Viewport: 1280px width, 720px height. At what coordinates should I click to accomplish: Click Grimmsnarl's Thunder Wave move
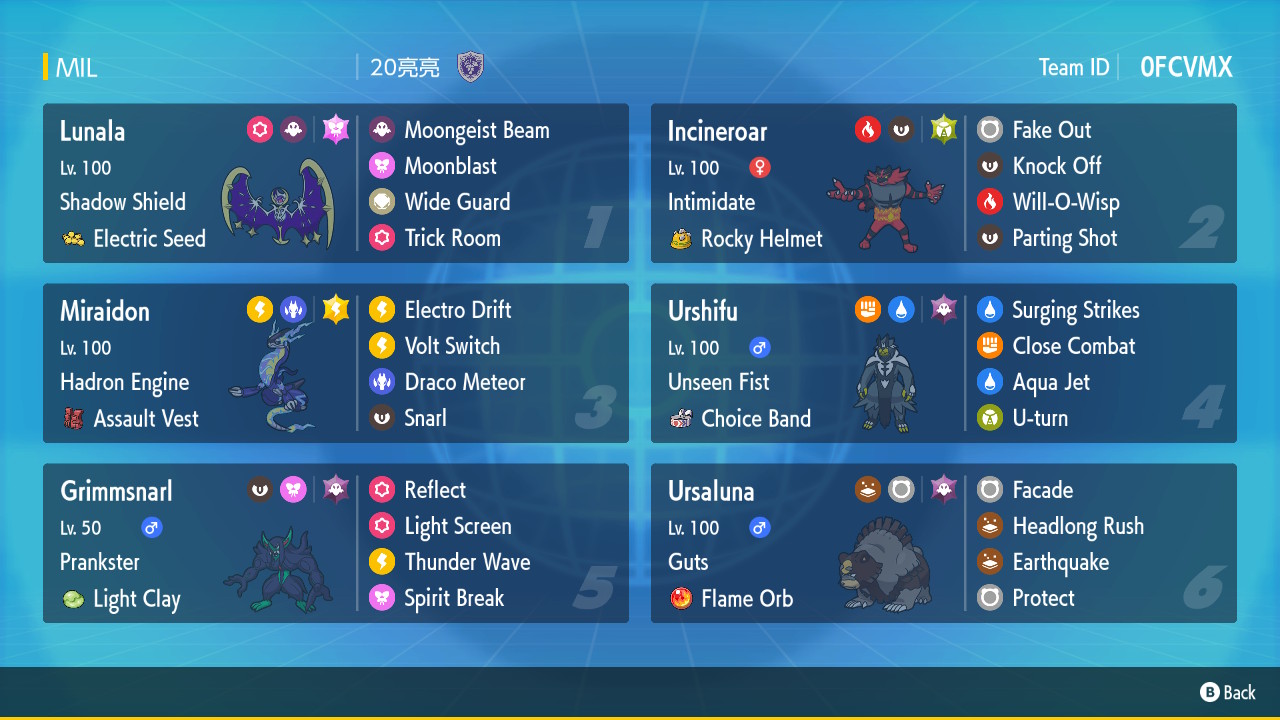[x=467, y=562]
